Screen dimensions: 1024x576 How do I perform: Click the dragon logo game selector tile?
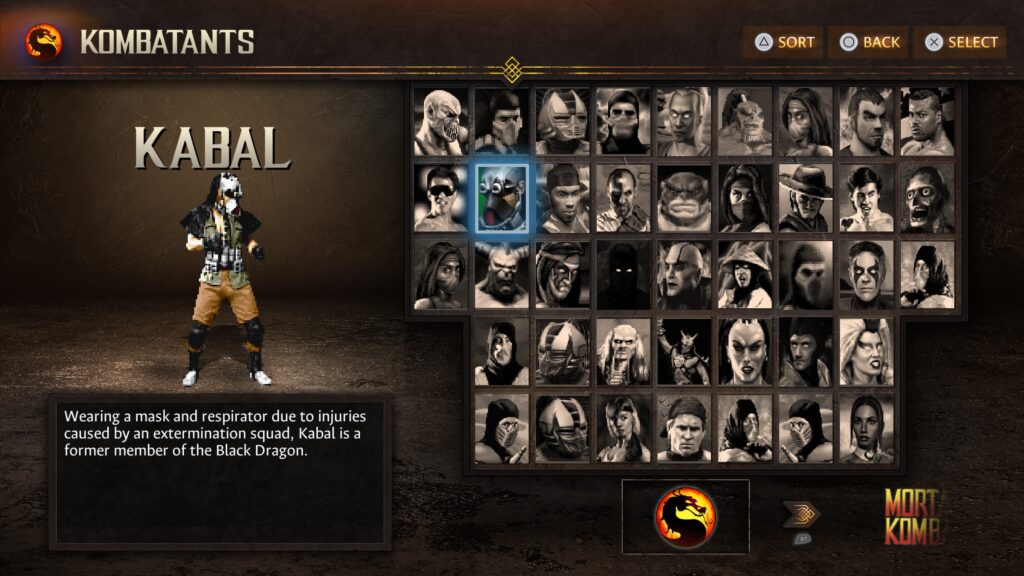(685, 517)
